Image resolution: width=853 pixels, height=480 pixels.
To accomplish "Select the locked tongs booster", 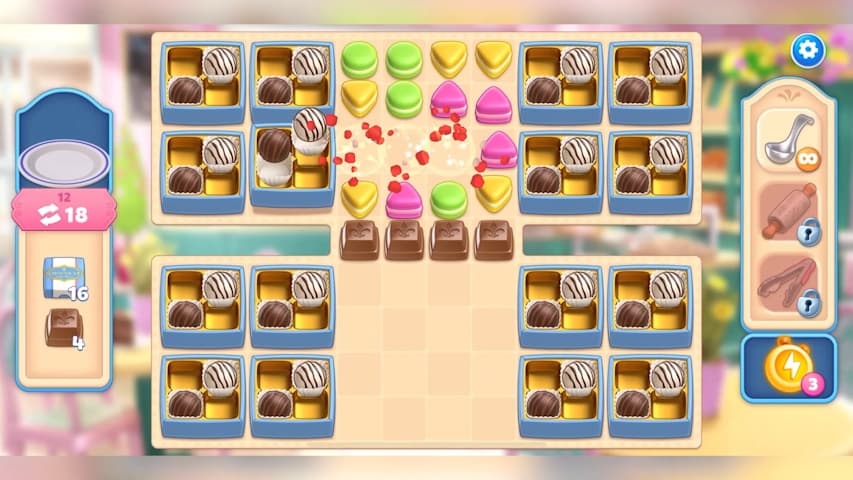I will 788,285.
